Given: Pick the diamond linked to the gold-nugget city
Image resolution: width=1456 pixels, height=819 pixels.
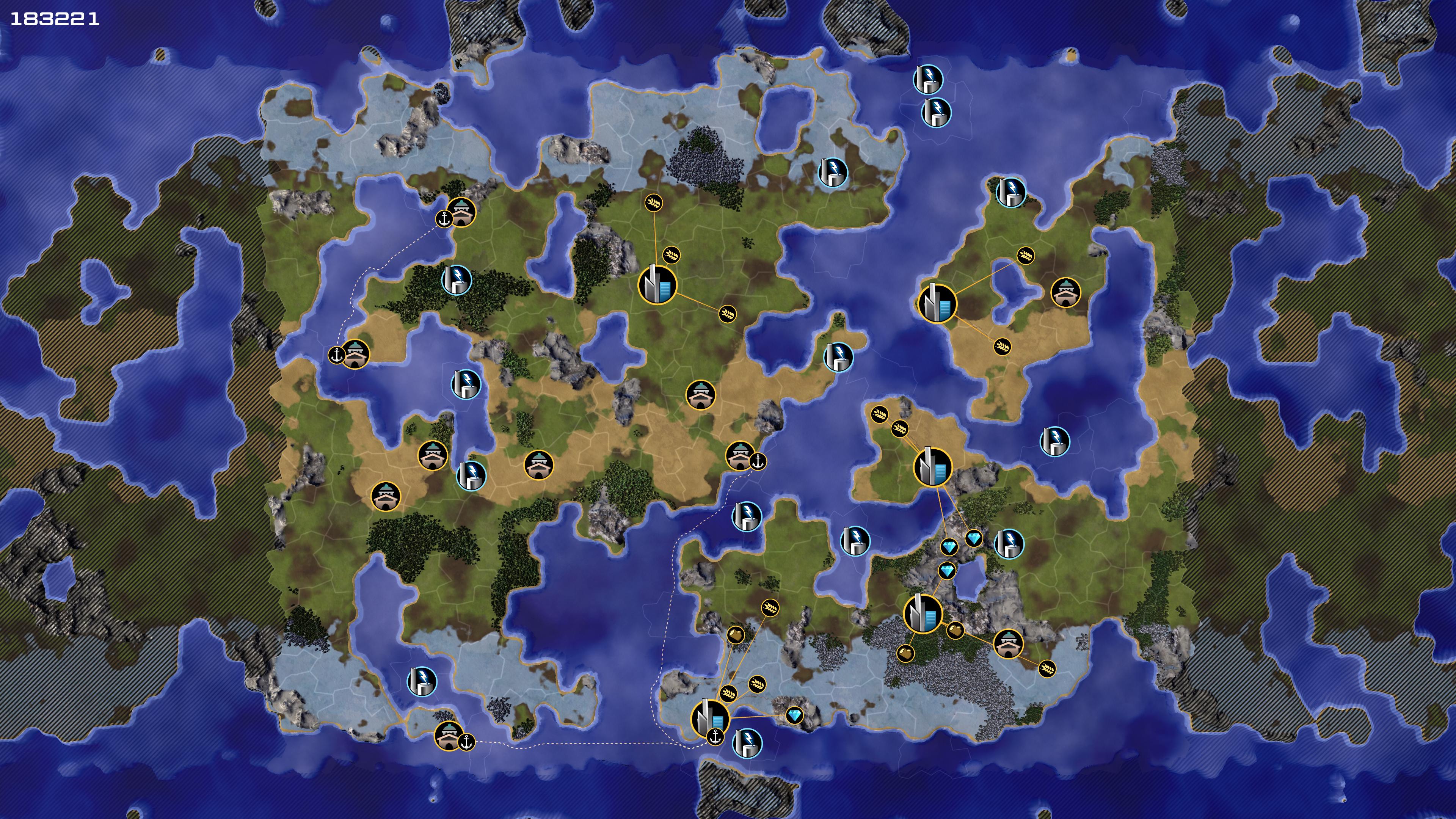Looking at the screenshot, I should pos(947,570).
